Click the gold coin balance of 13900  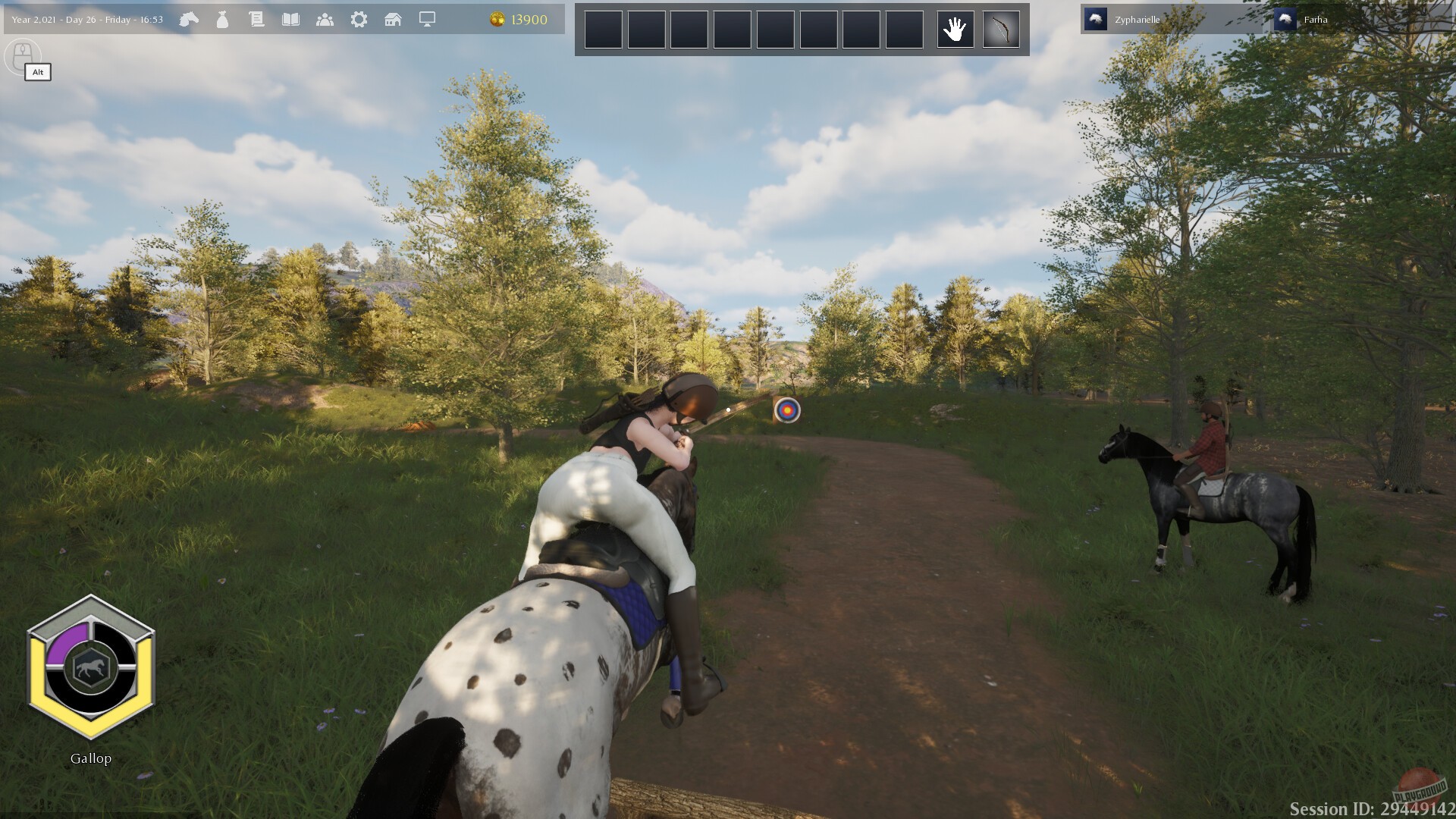pos(519,20)
